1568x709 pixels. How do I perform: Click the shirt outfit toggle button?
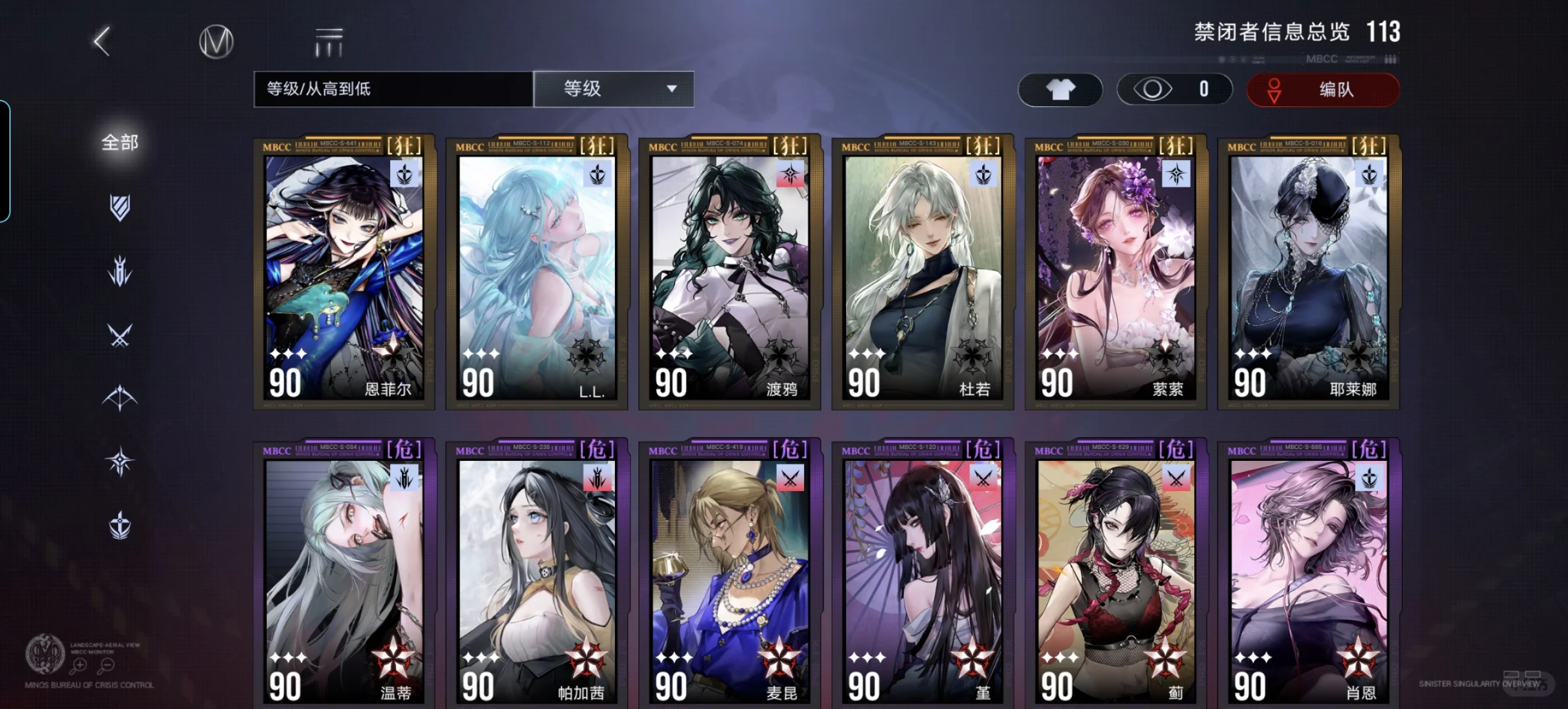pos(1060,89)
